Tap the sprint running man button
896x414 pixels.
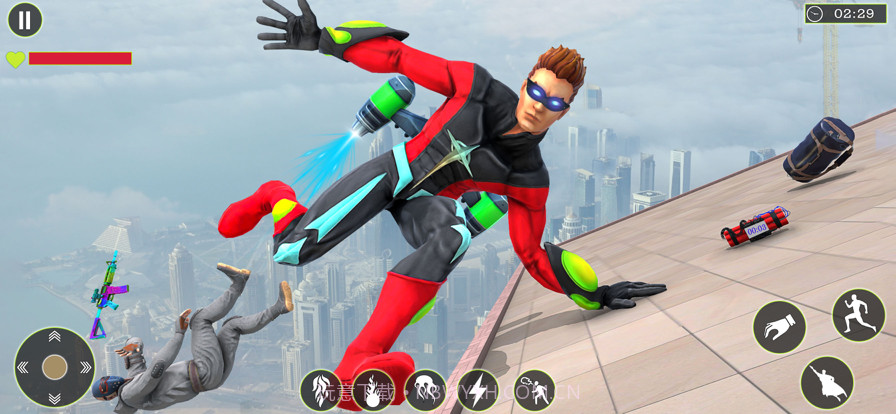[858, 315]
